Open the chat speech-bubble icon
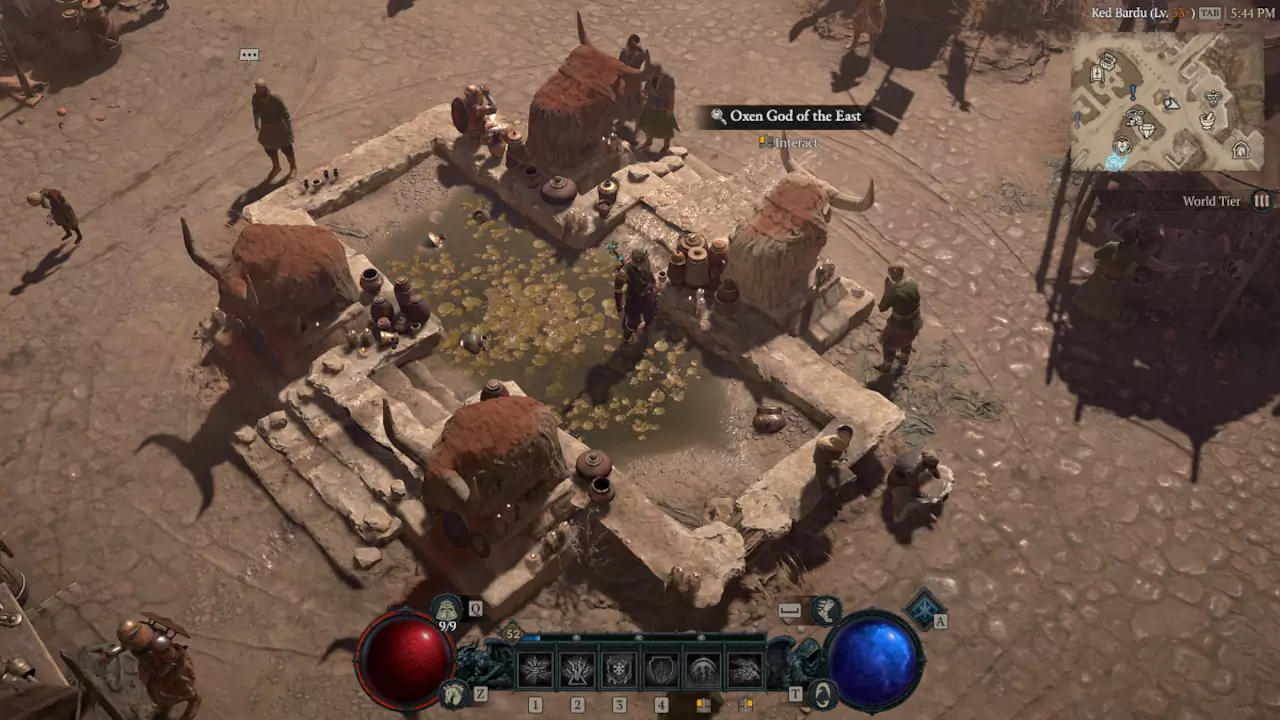1280x720 pixels. pyautogui.click(x=249, y=55)
